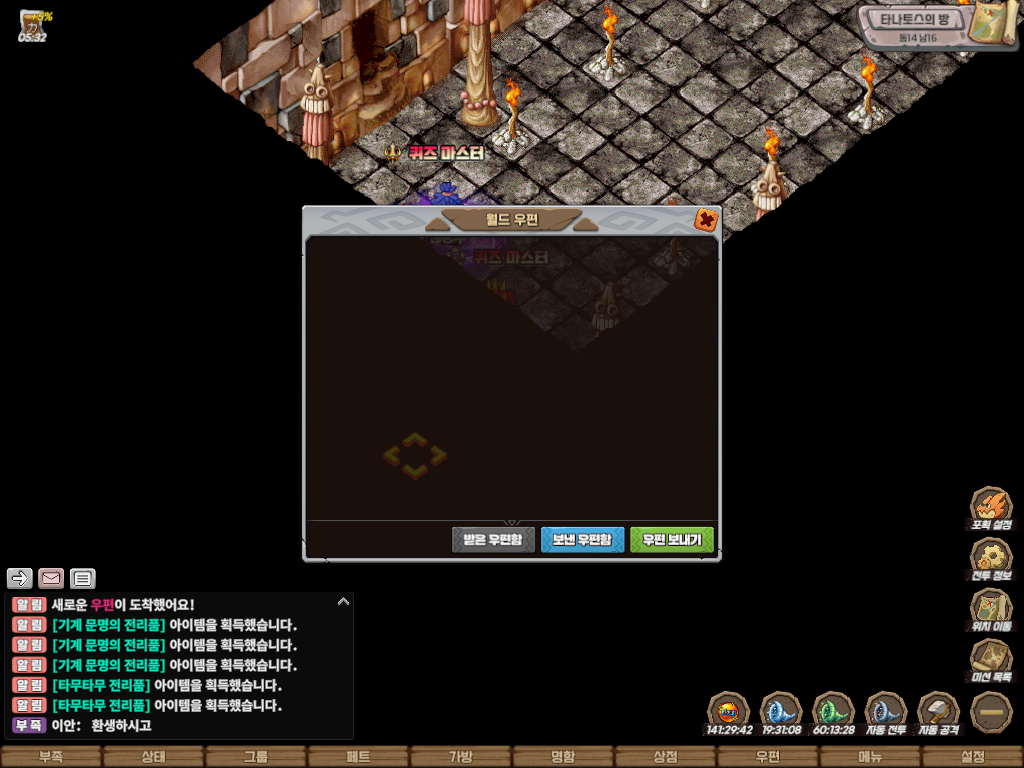Open the 받은 우편함 inbox

(493, 540)
